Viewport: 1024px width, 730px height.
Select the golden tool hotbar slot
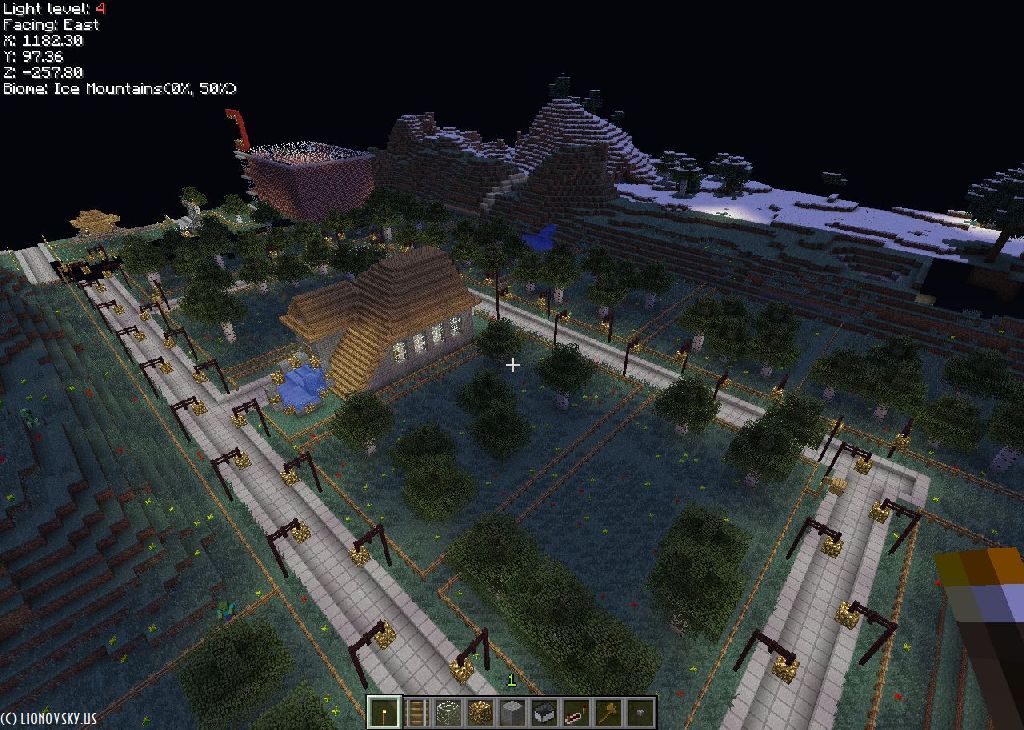click(608, 712)
